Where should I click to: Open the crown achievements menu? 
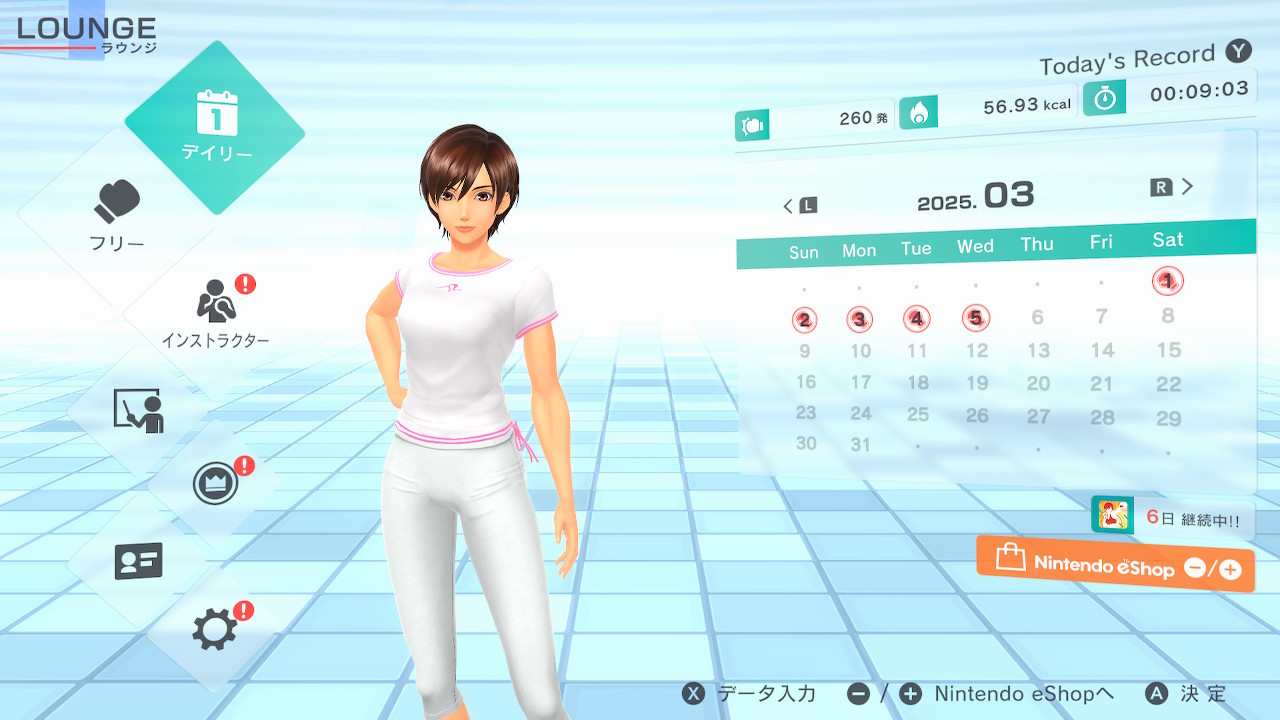point(214,485)
